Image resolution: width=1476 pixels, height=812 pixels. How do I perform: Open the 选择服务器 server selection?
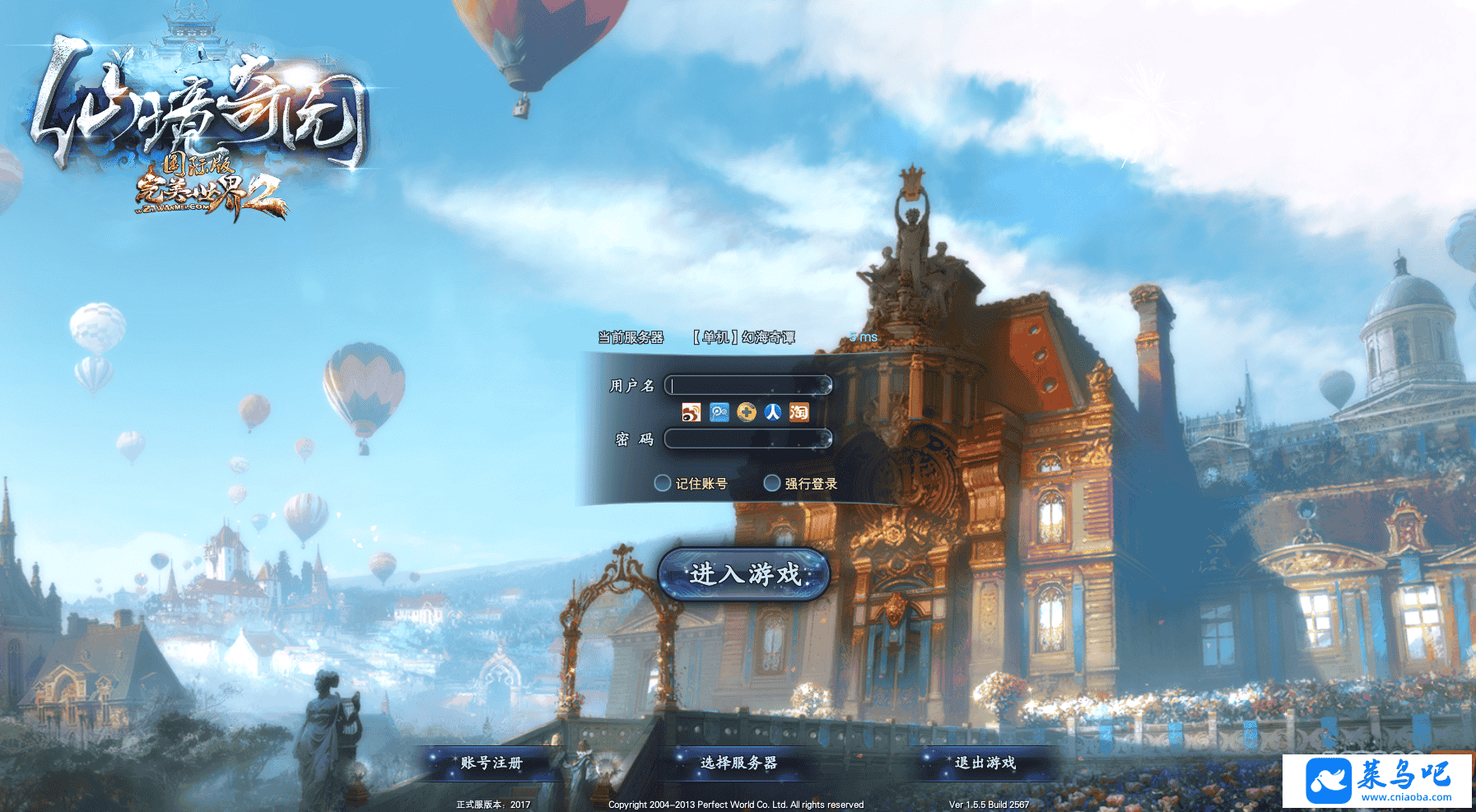pyautogui.click(x=738, y=763)
